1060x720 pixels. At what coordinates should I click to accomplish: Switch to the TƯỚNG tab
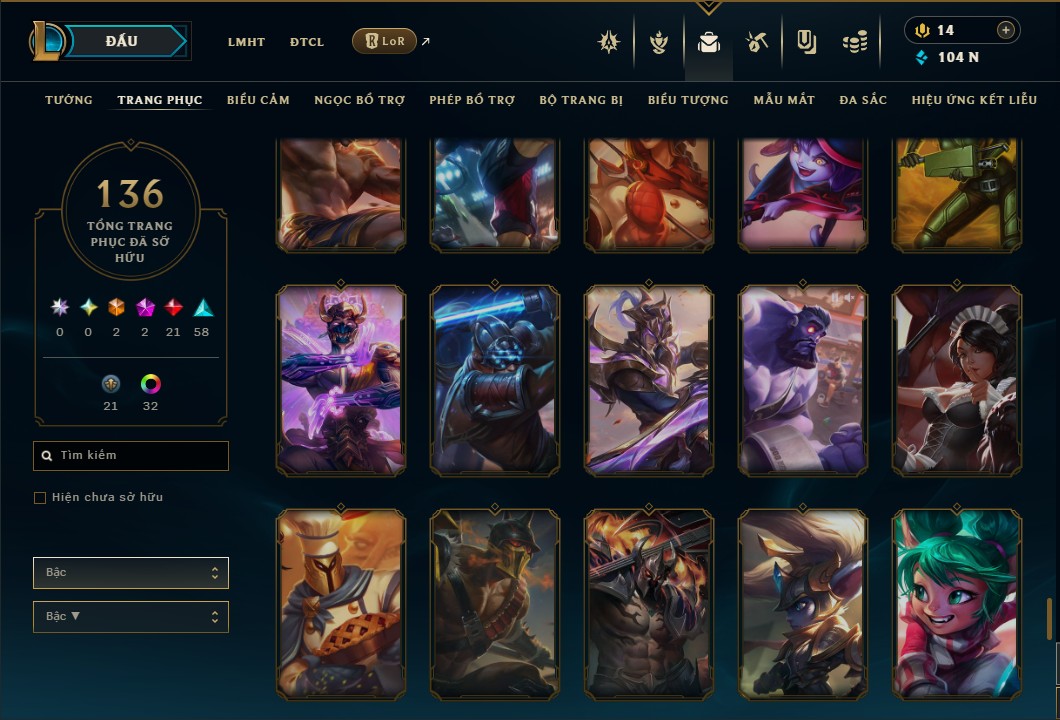[x=69, y=100]
